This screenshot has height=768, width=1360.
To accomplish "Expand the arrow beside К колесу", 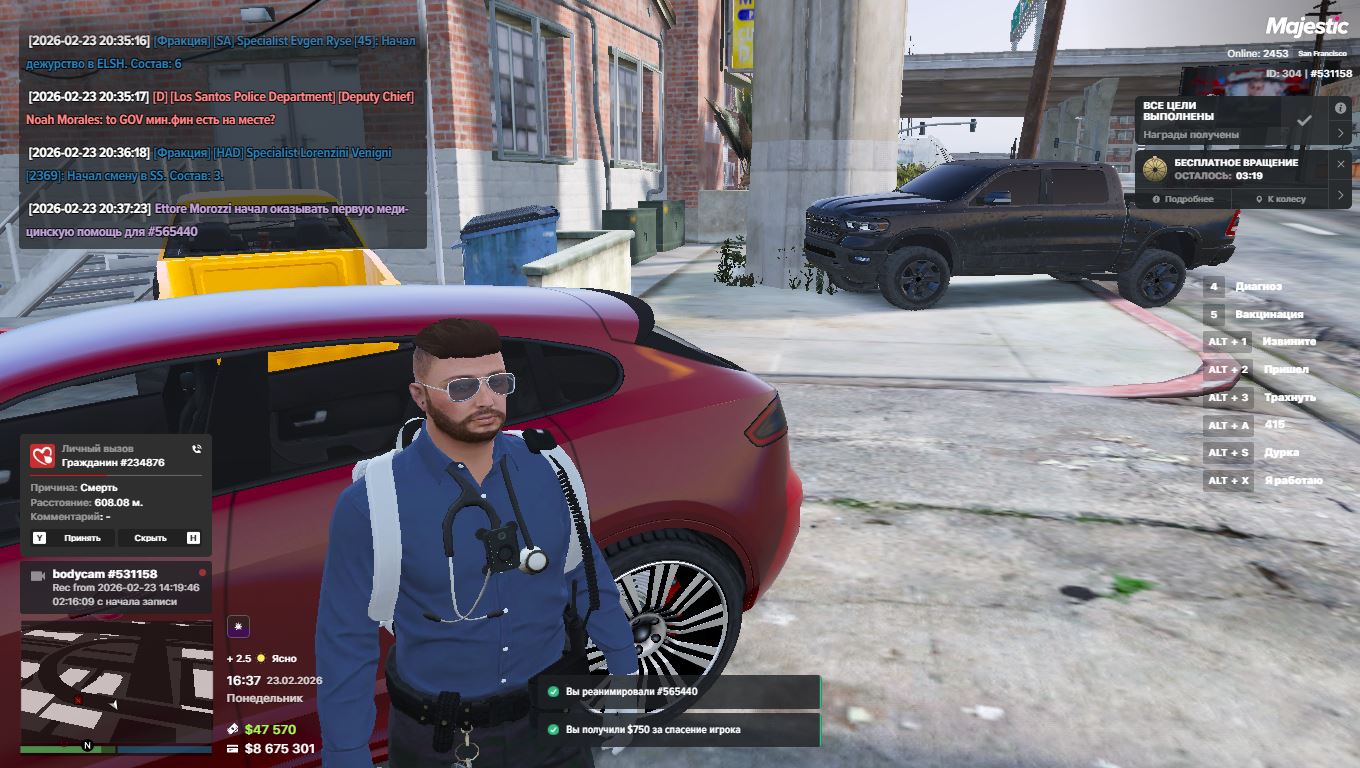I will click(1342, 196).
